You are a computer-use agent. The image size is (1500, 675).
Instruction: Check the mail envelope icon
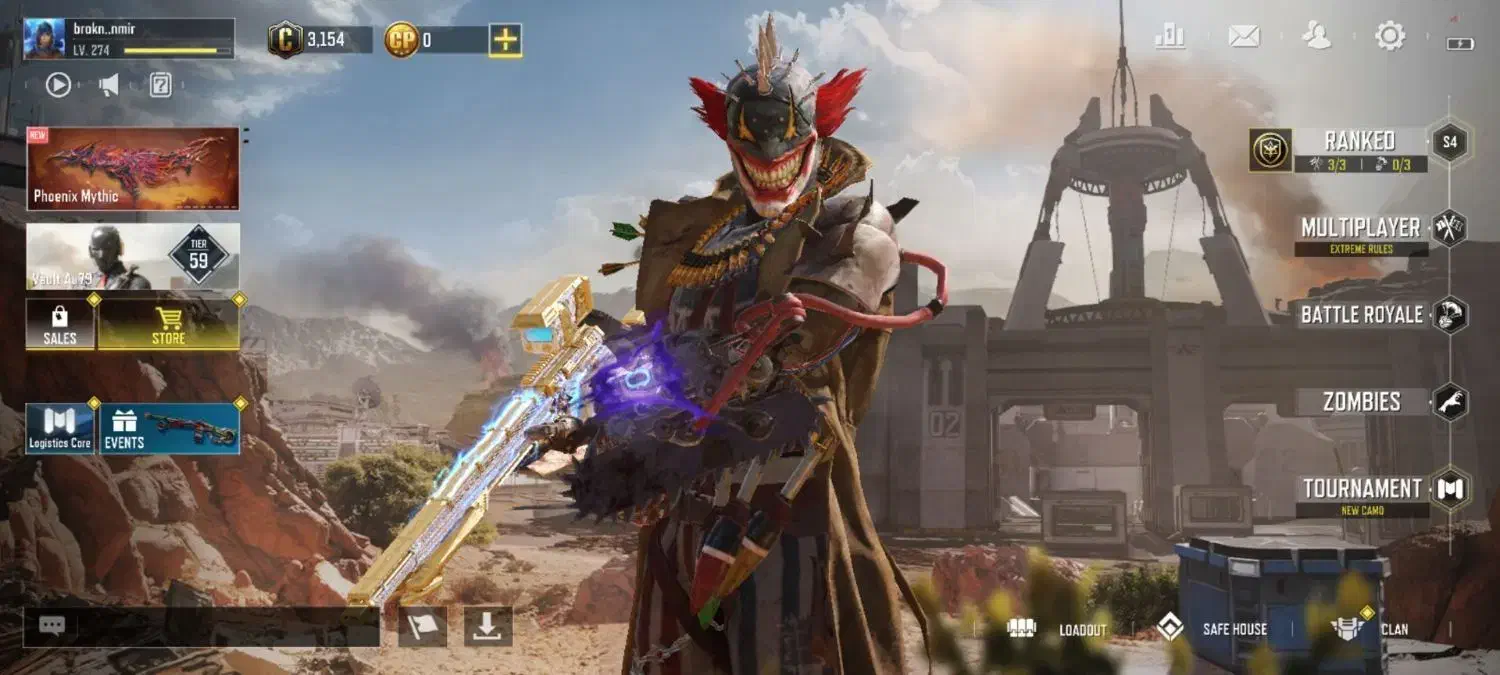(1243, 37)
